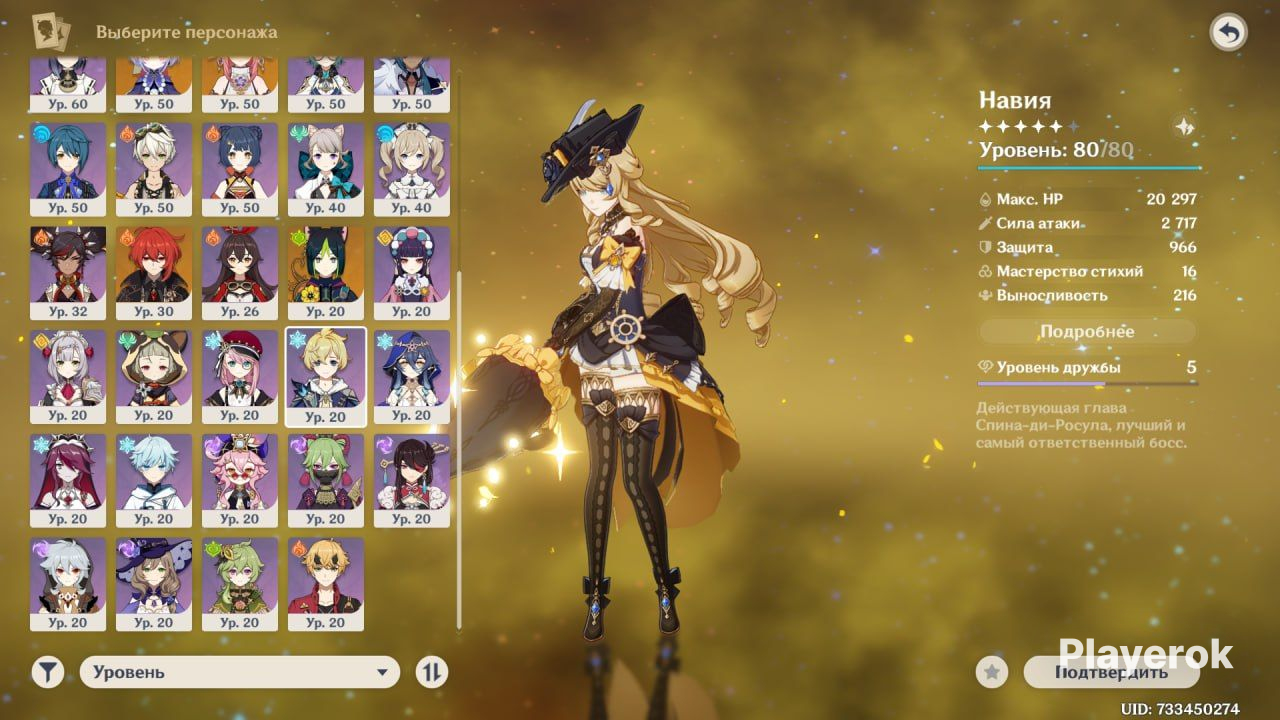Select cat-eared Lynette at level 40
1280x720 pixels.
pos(325,160)
